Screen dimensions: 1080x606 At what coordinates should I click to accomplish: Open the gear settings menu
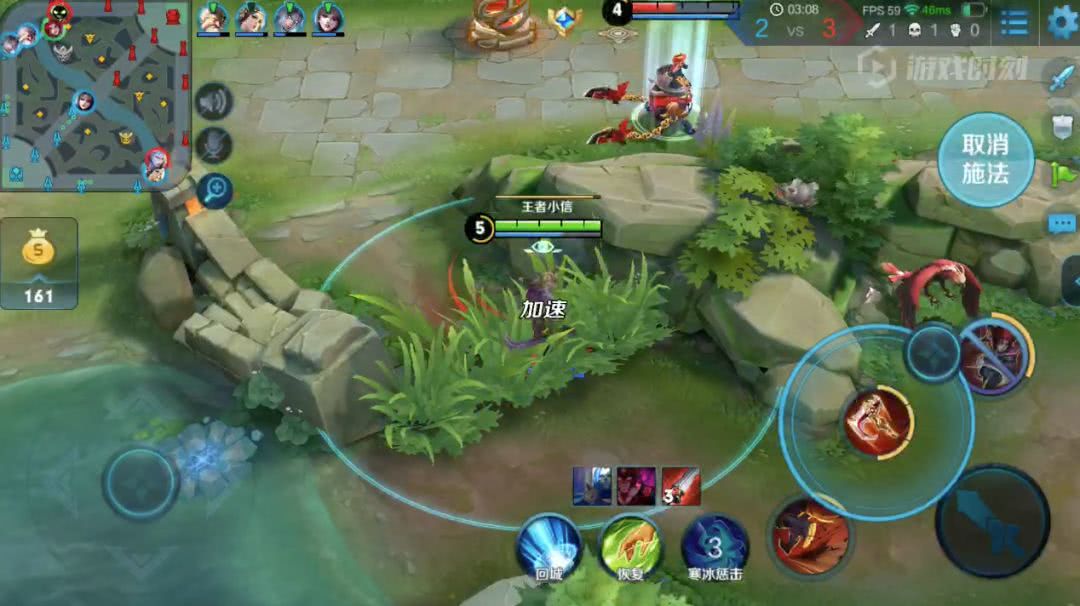coord(1061,21)
